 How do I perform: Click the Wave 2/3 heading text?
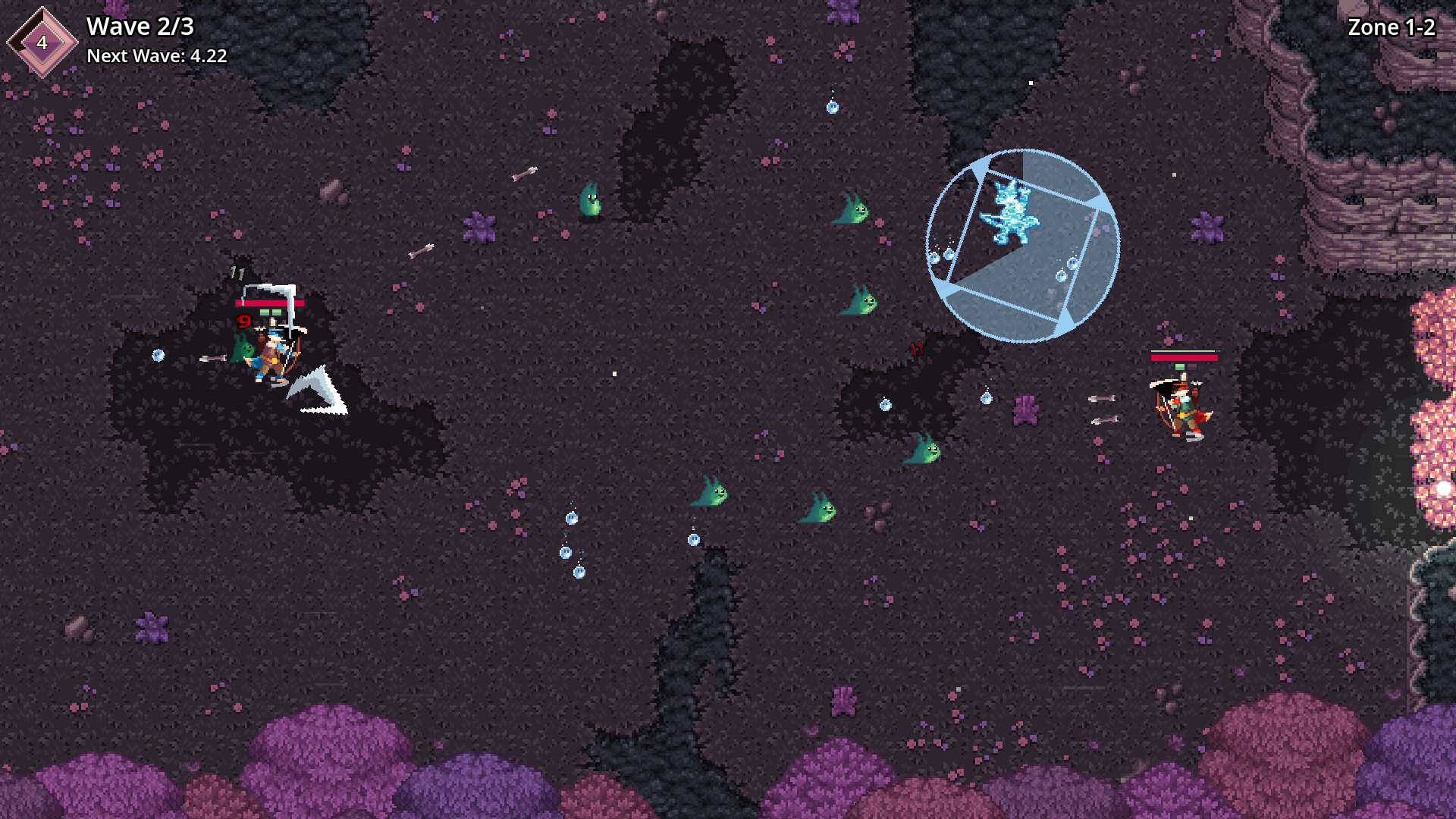tap(139, 27)
